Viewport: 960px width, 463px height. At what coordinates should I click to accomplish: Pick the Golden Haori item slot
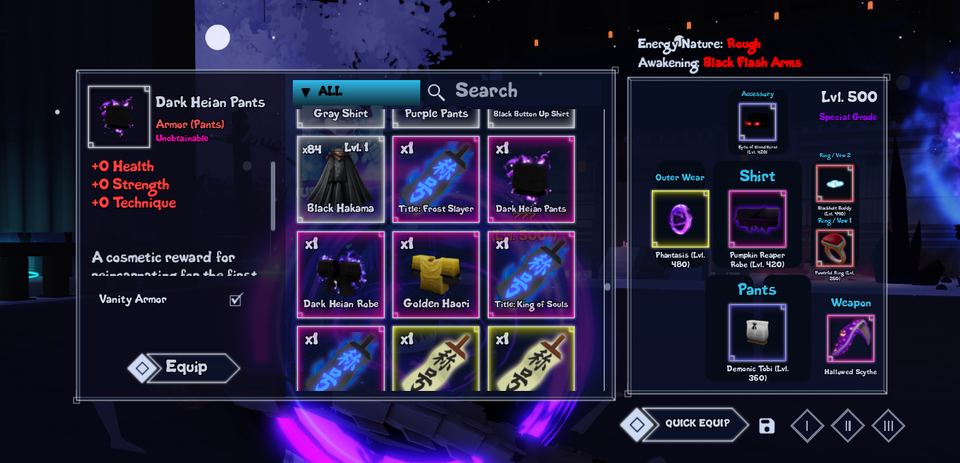(x=436, y=274)
